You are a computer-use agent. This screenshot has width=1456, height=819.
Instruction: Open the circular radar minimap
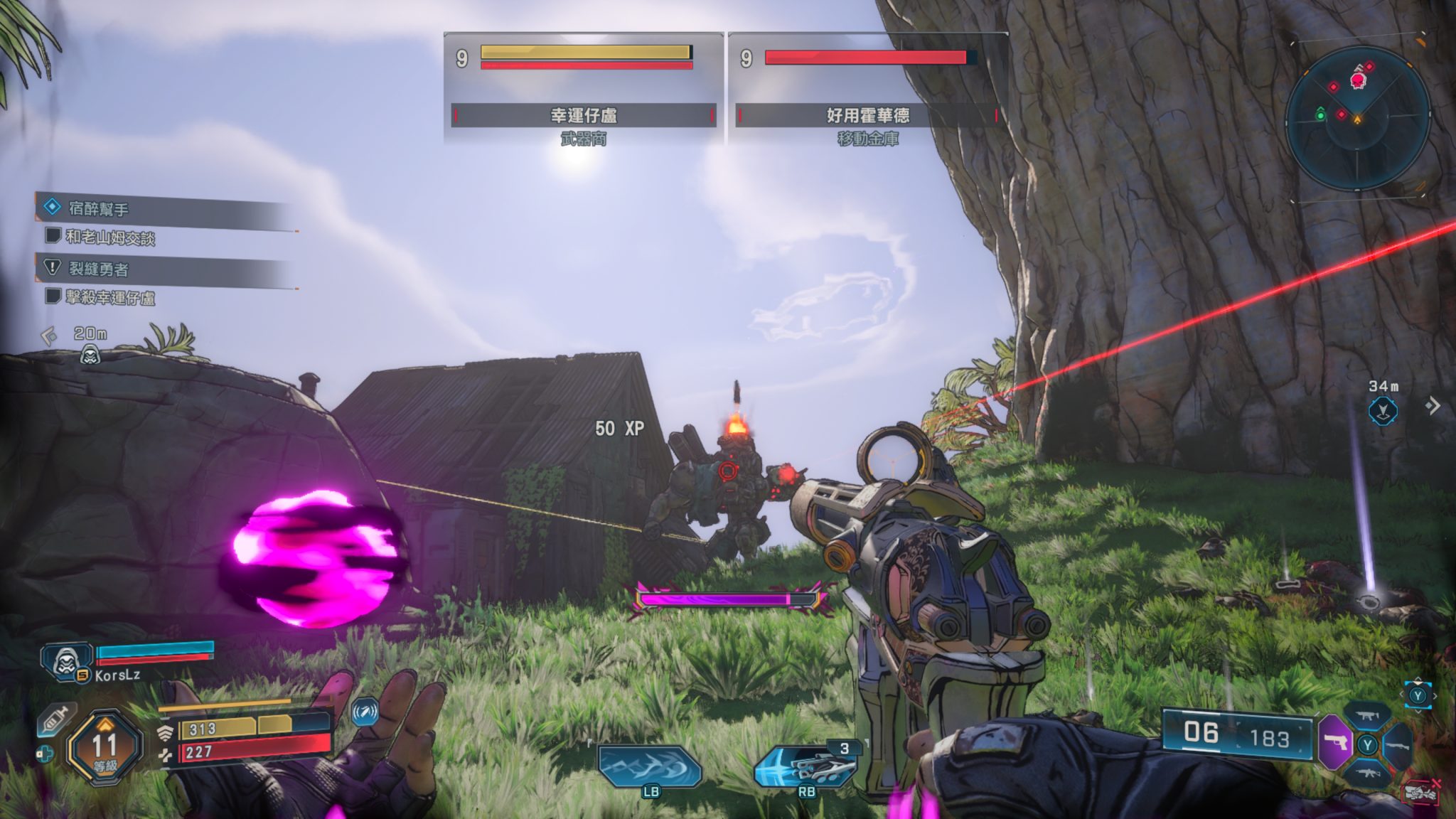click(x=1357, y=118)
